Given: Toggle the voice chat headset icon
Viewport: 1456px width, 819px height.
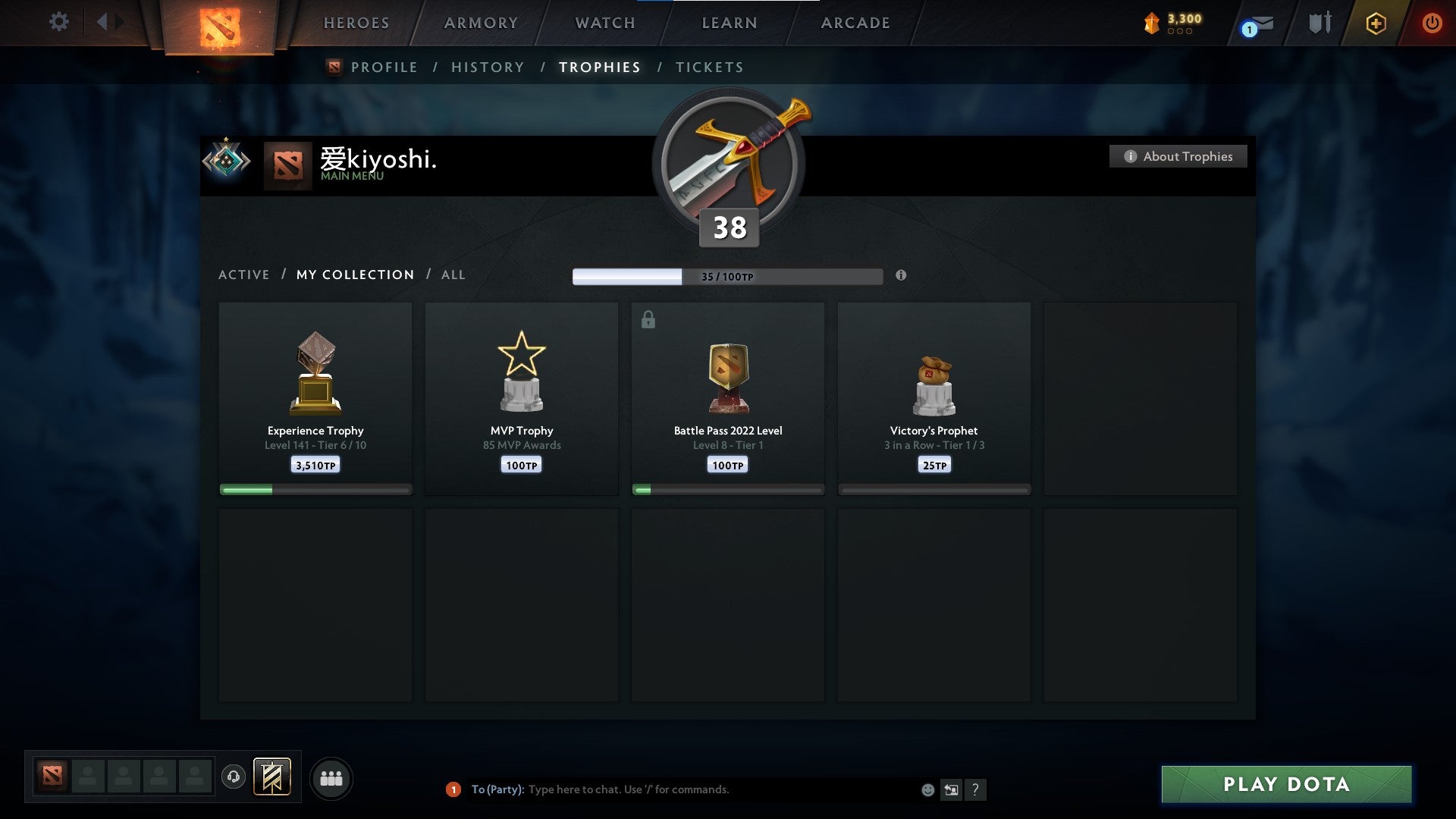Looking at the screenshot, I should click(234, 777).
